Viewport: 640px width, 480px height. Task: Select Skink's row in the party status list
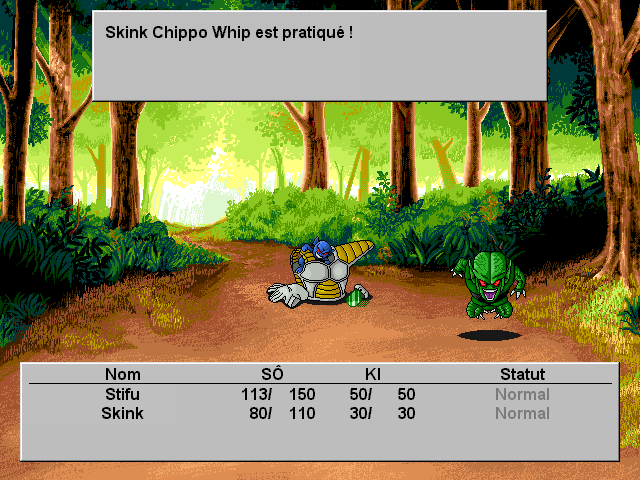click(x=320, y=413)
